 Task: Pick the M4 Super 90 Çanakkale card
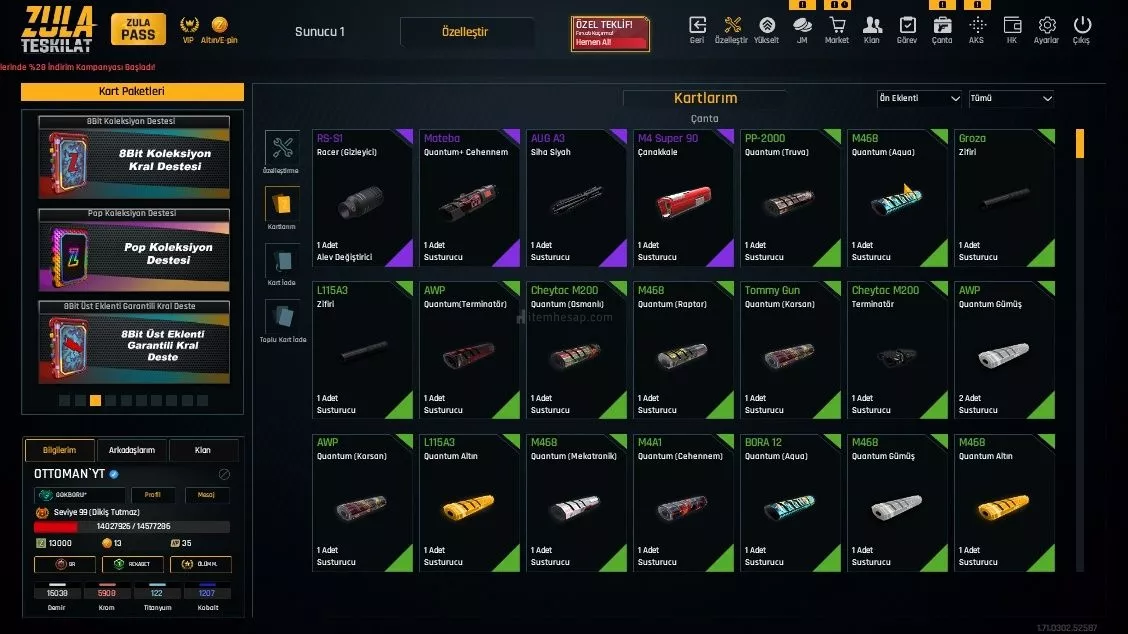[x=683, y=198]
